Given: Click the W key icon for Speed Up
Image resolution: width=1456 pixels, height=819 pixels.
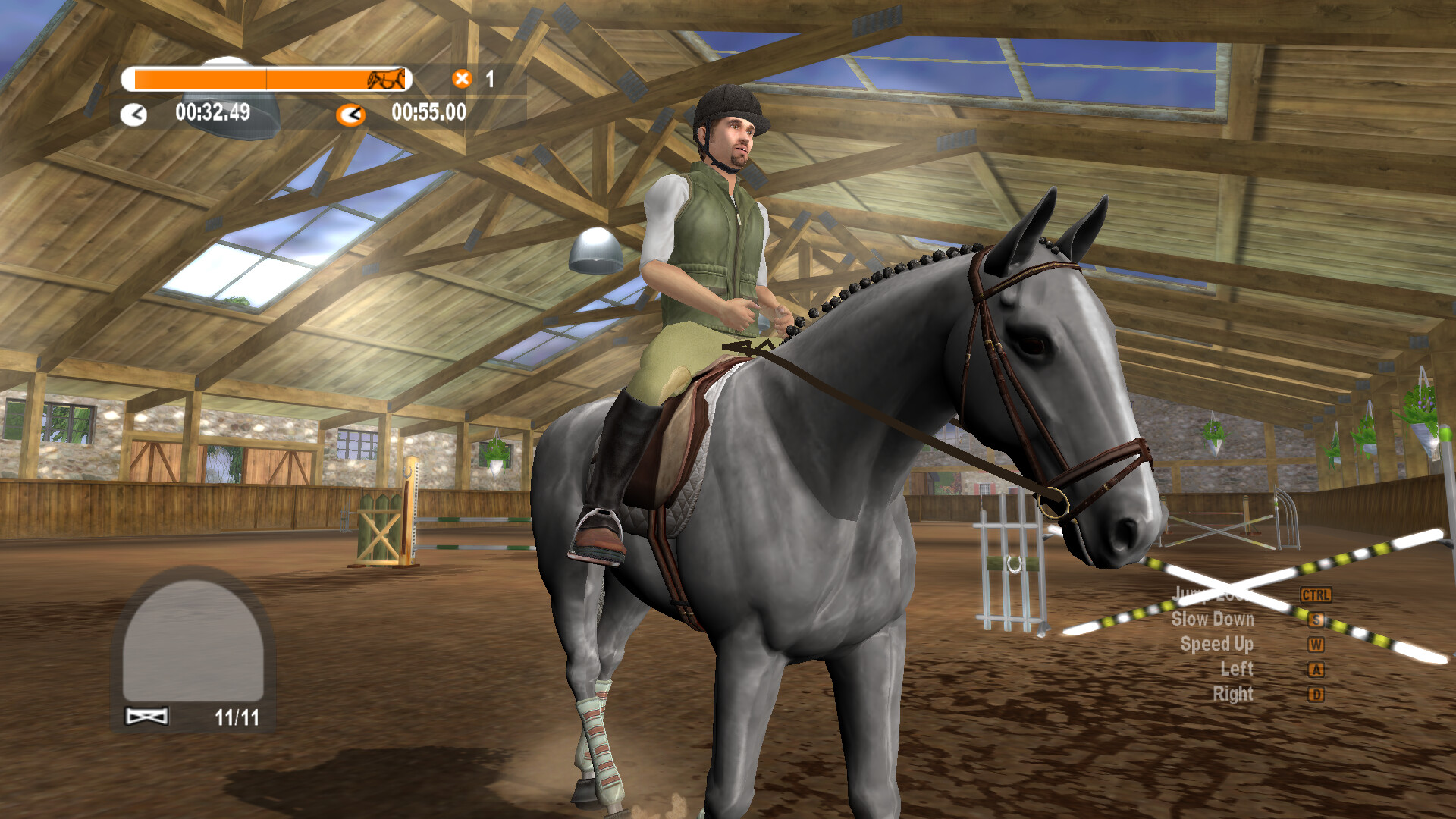Looking at the screenshot, I should tap(1317, 645).
